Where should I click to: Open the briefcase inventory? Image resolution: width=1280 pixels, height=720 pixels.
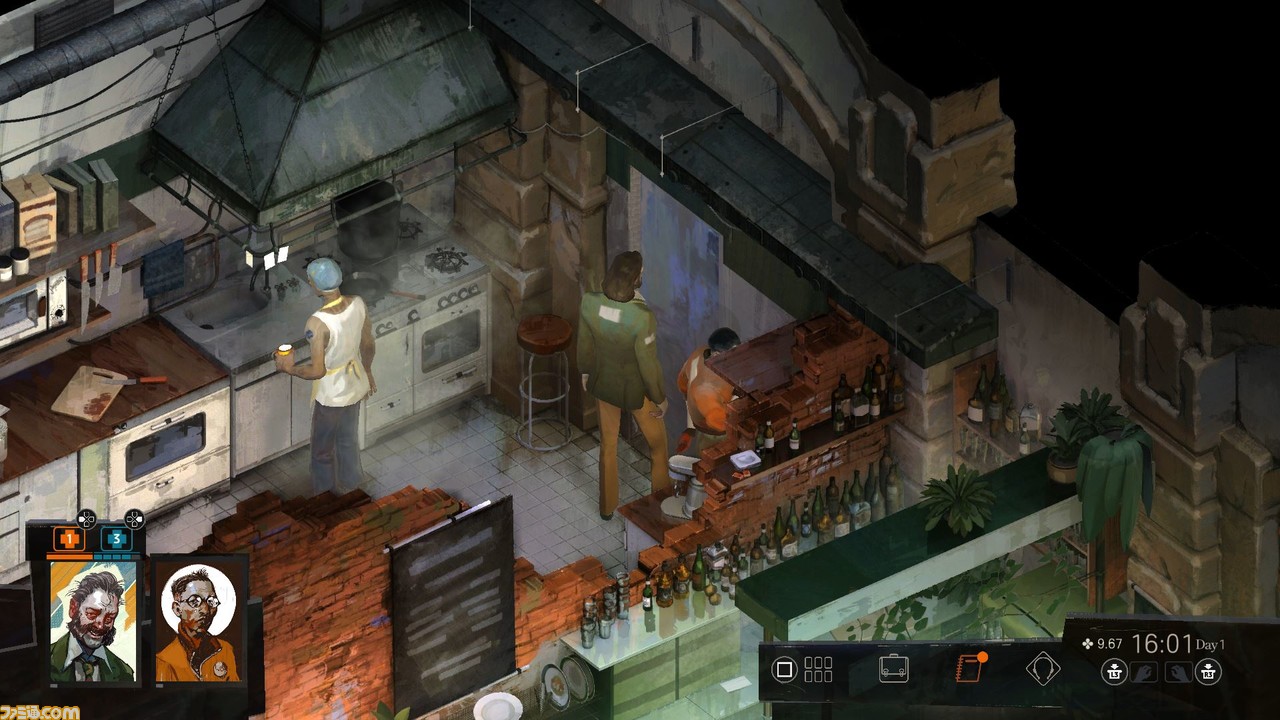(x=893, y=669)
